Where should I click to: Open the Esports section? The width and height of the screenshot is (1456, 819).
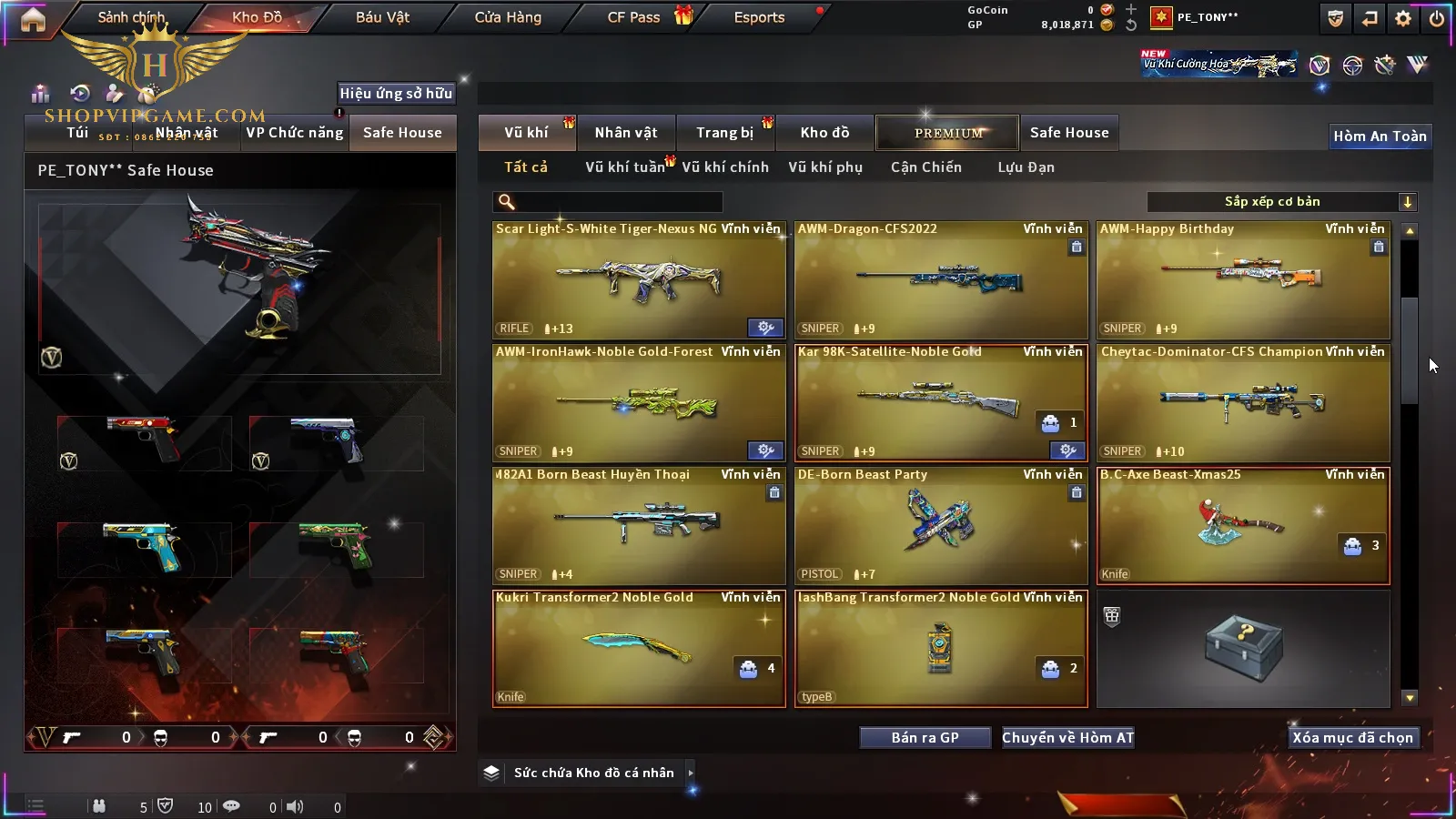(759, 17)
